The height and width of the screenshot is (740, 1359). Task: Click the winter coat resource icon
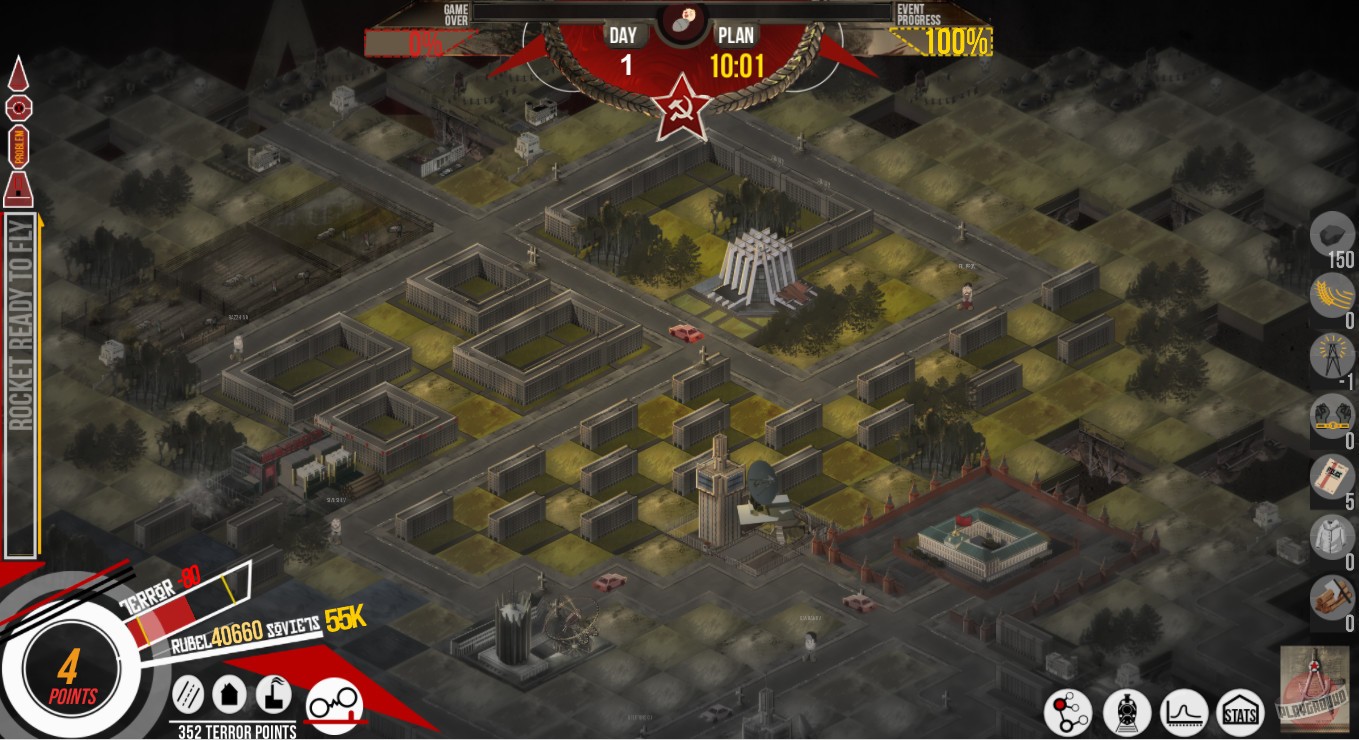(1331, 538)
